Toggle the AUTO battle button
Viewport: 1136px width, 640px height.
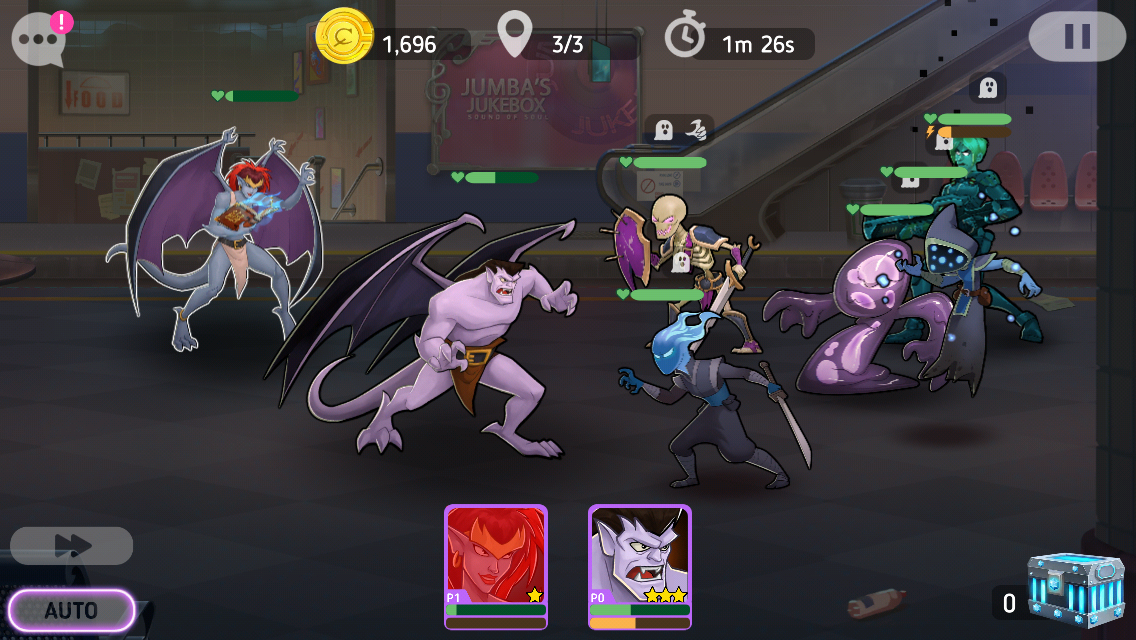(71, 610)
